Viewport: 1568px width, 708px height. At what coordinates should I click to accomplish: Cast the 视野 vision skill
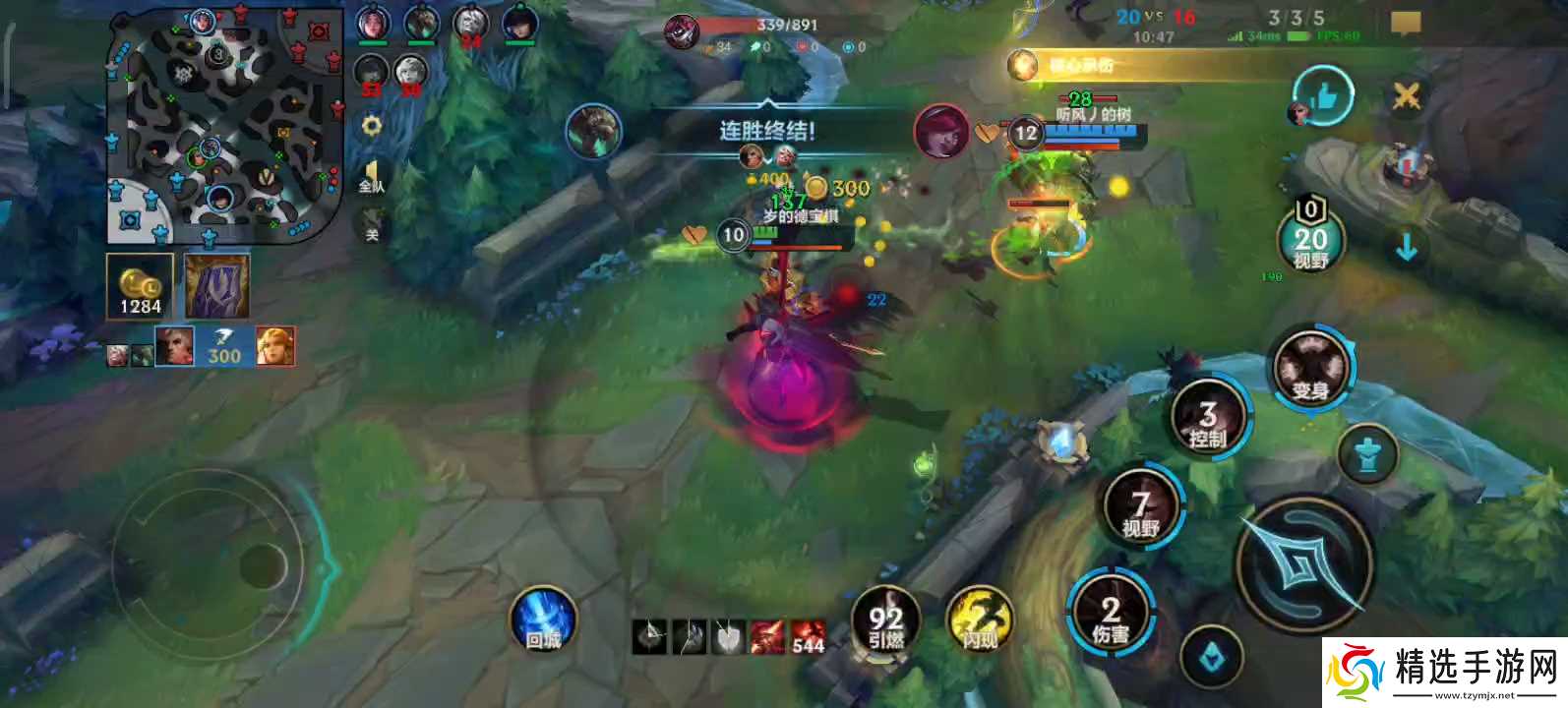(x=1140, y=507)
